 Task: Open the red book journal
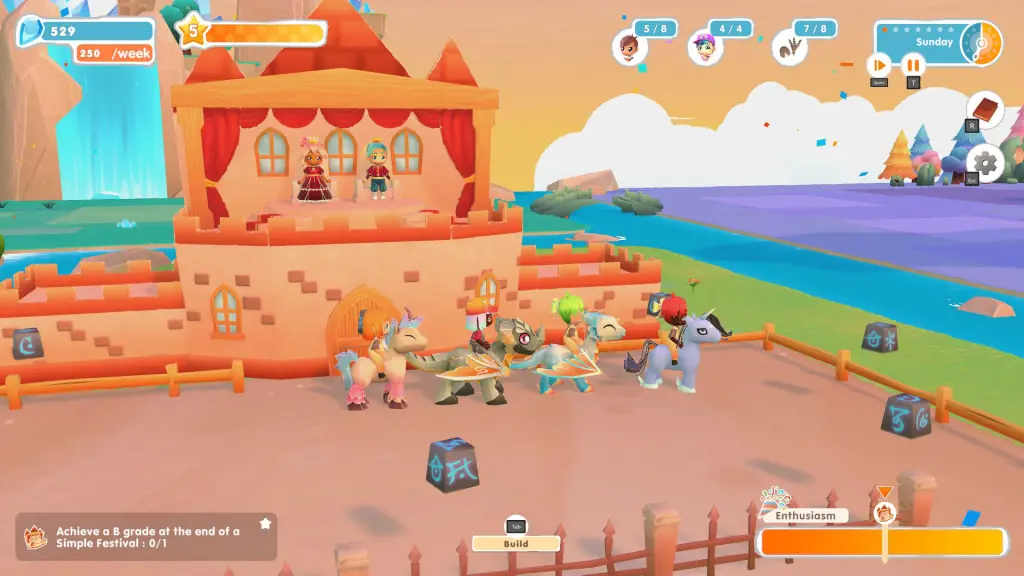click(984, 109)
